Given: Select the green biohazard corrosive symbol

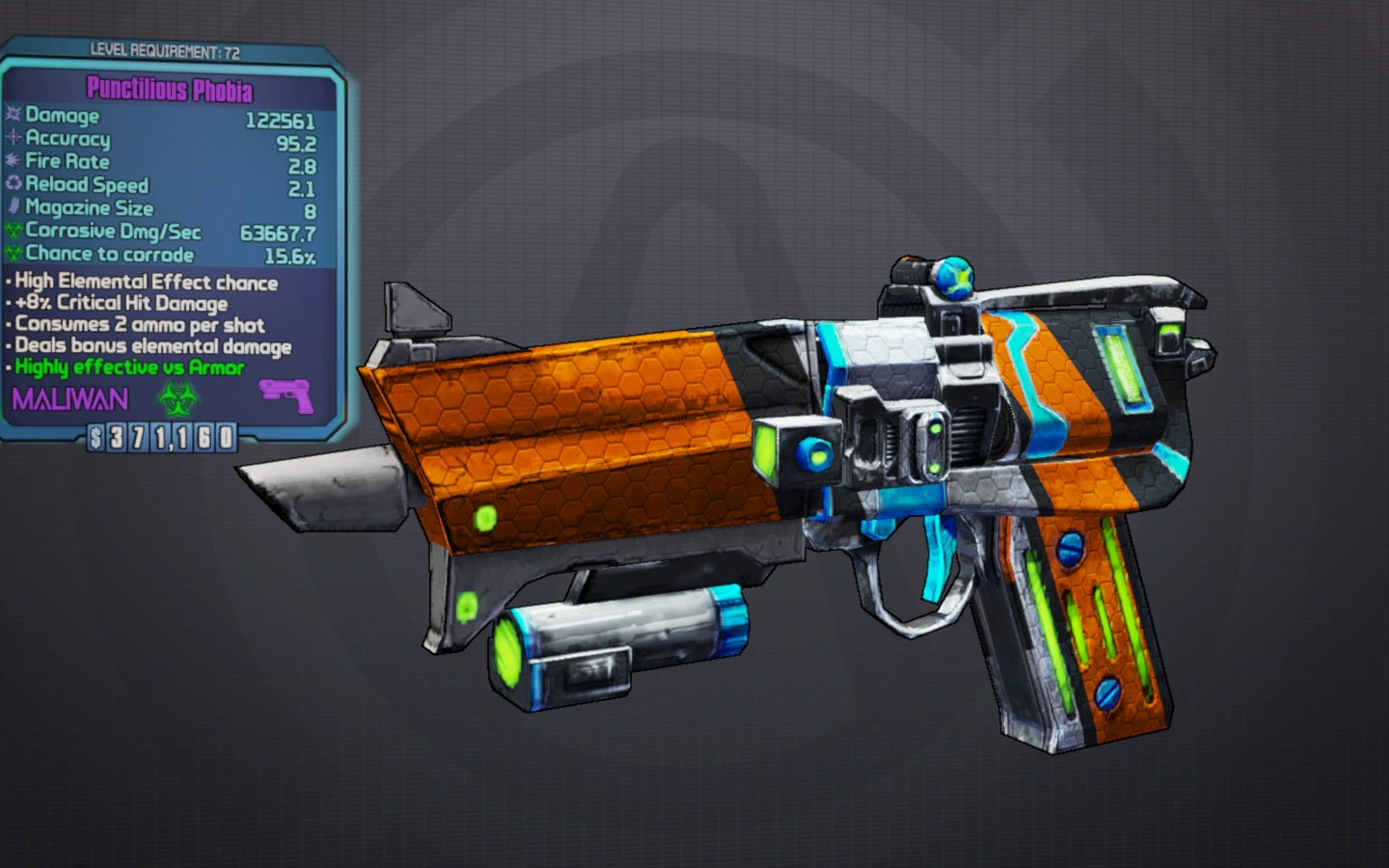Looking at the screenshot, I should click(x=179, y=398).
